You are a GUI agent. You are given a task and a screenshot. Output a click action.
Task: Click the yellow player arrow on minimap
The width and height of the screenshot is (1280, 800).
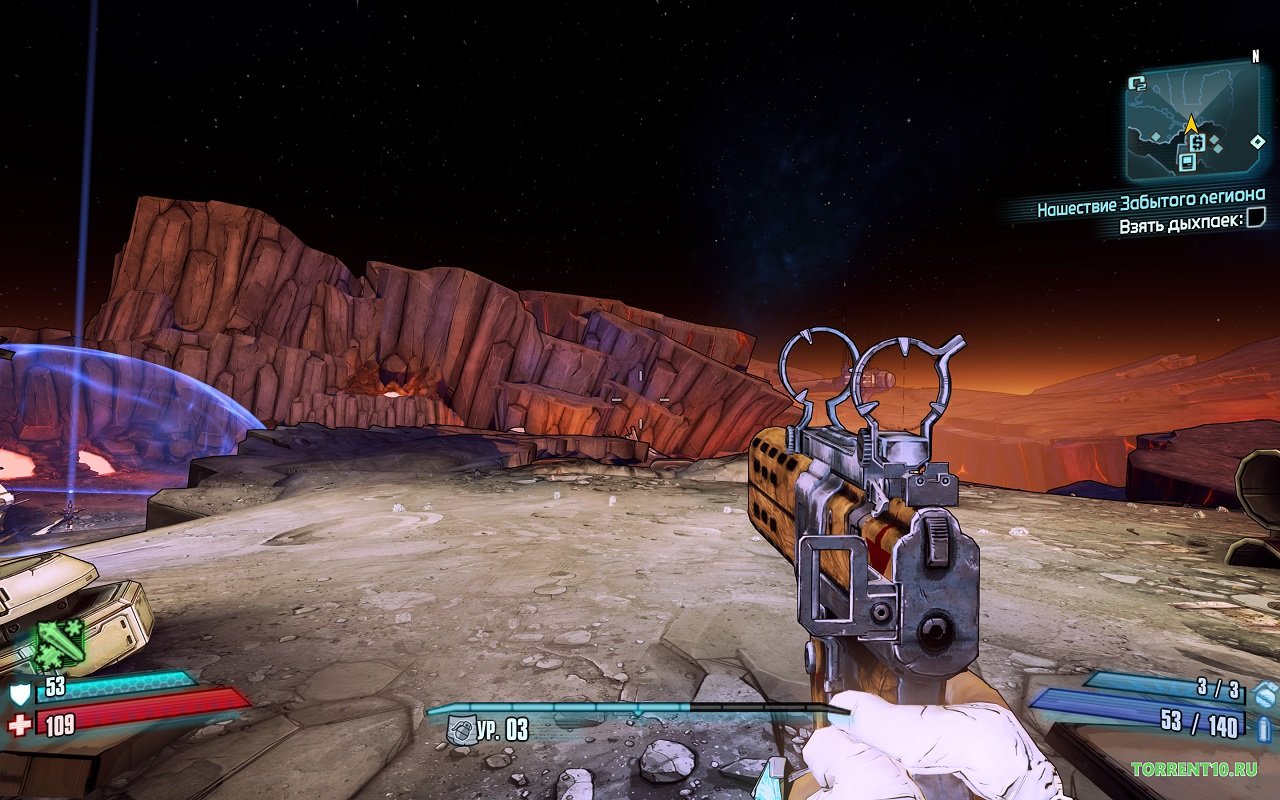[1190, 125]
